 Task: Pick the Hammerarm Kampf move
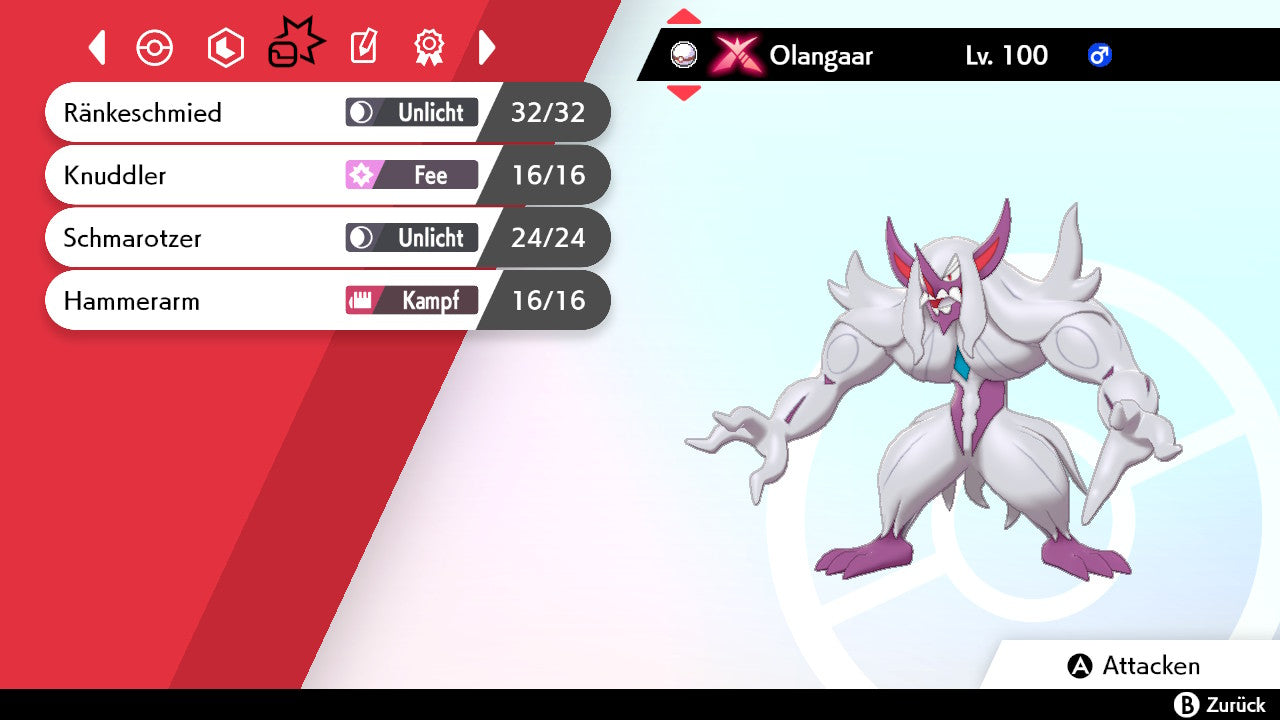coord(326,300)
